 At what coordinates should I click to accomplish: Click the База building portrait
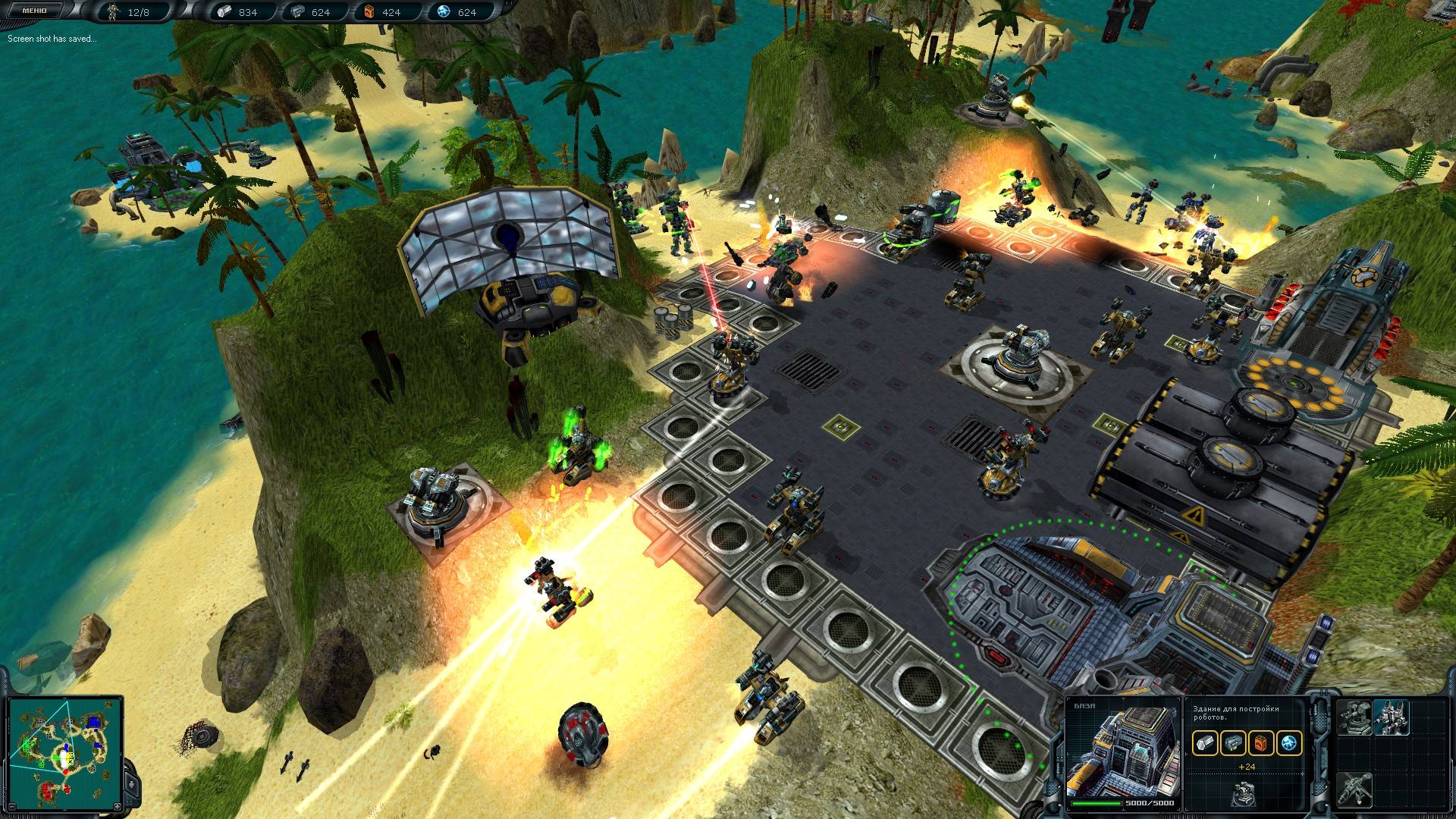tap(1123, 753)
